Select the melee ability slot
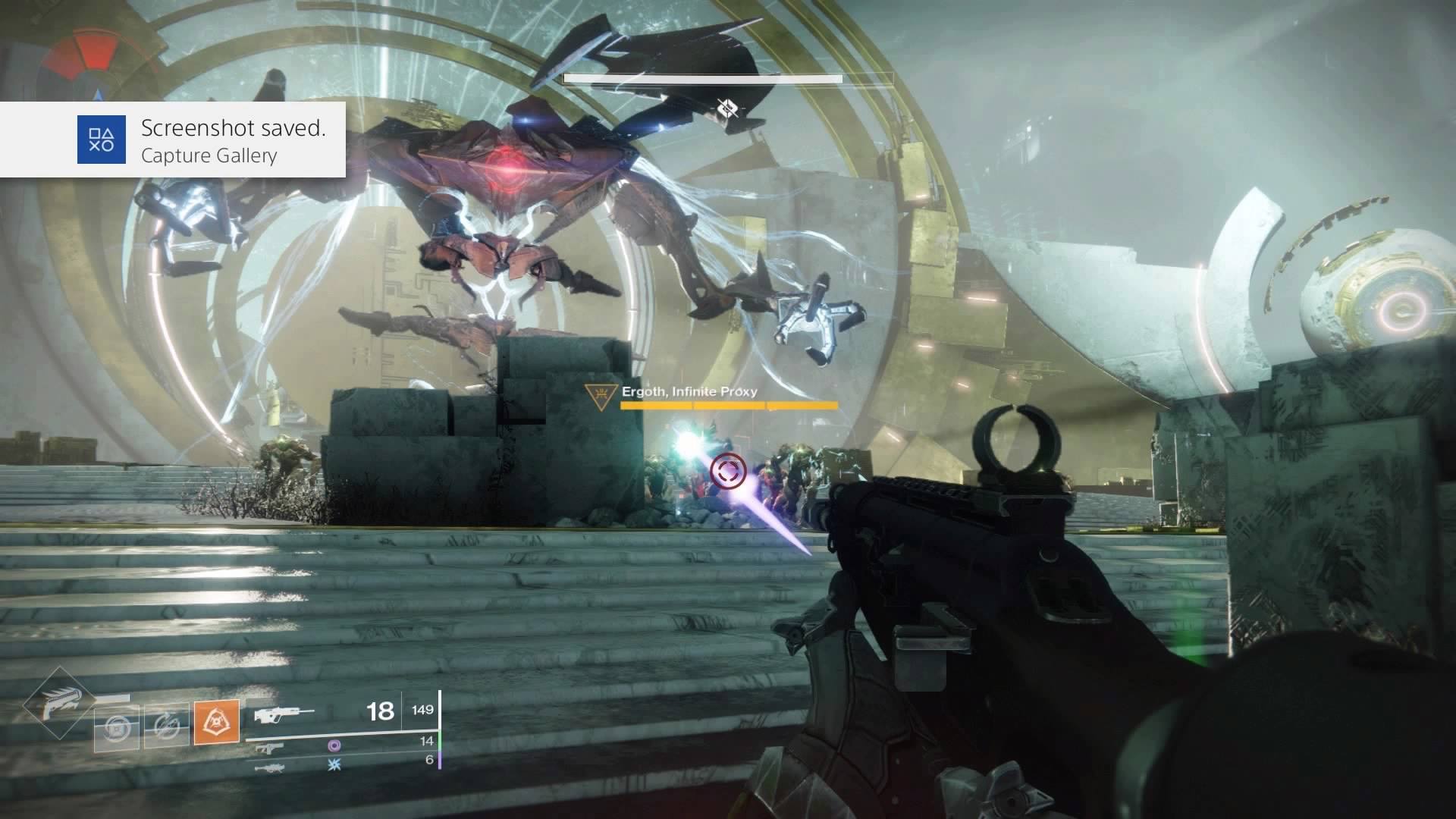This screenshot has height=819, width=1456. point(167,726)
